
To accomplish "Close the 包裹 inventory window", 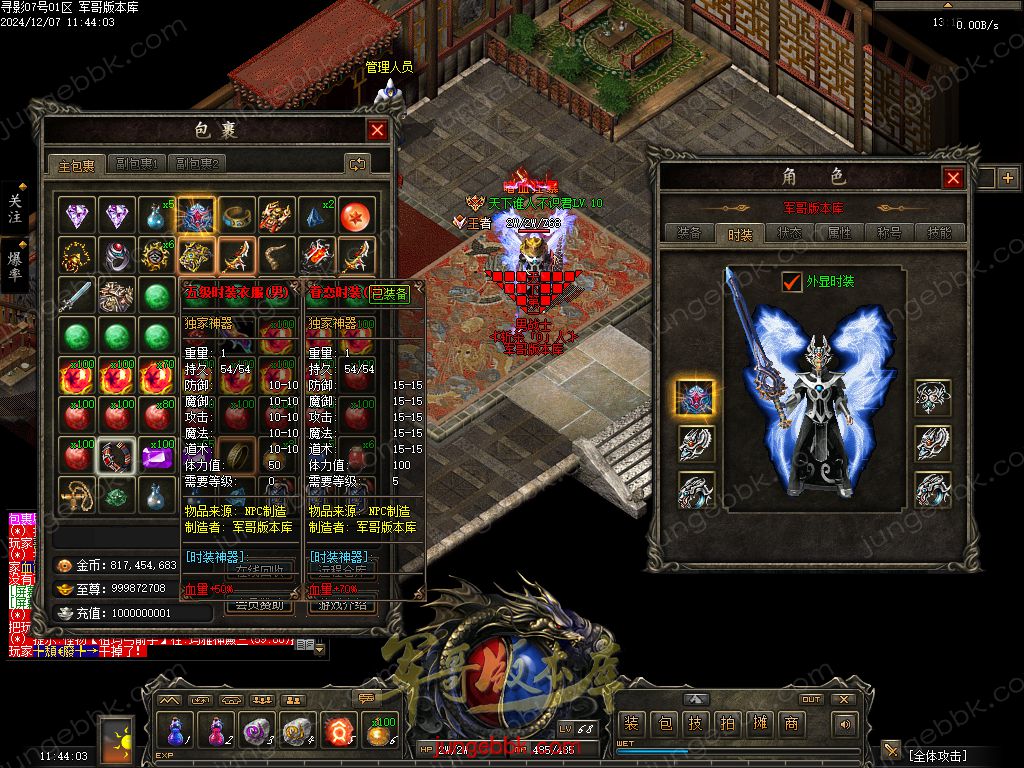I will click(377, 130).
